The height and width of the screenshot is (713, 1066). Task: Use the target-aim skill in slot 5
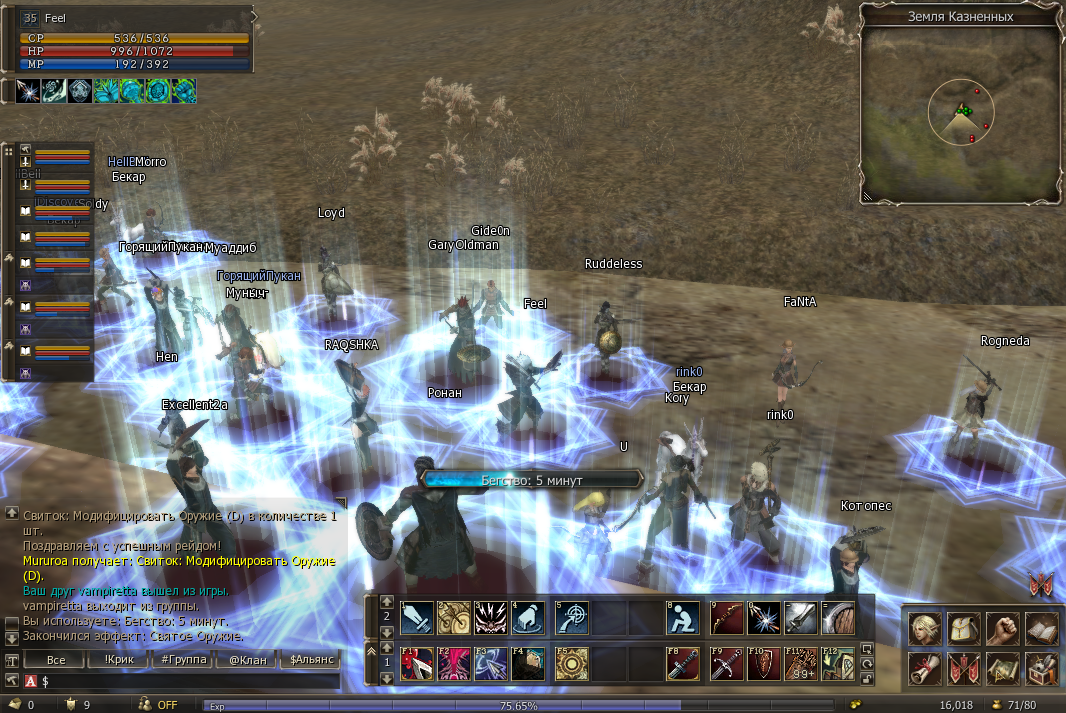click(572, 618)
